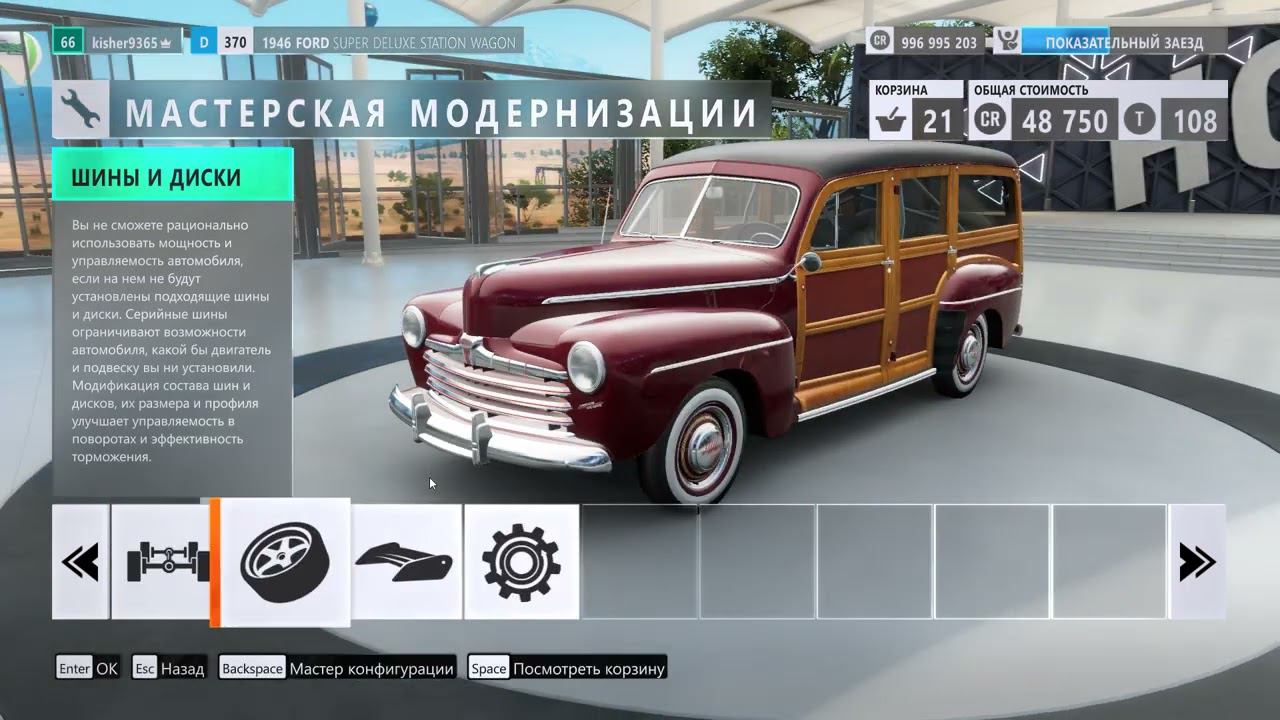
Task: Open Мастер конфигурации tuning wizard
Action: (337, 668)
